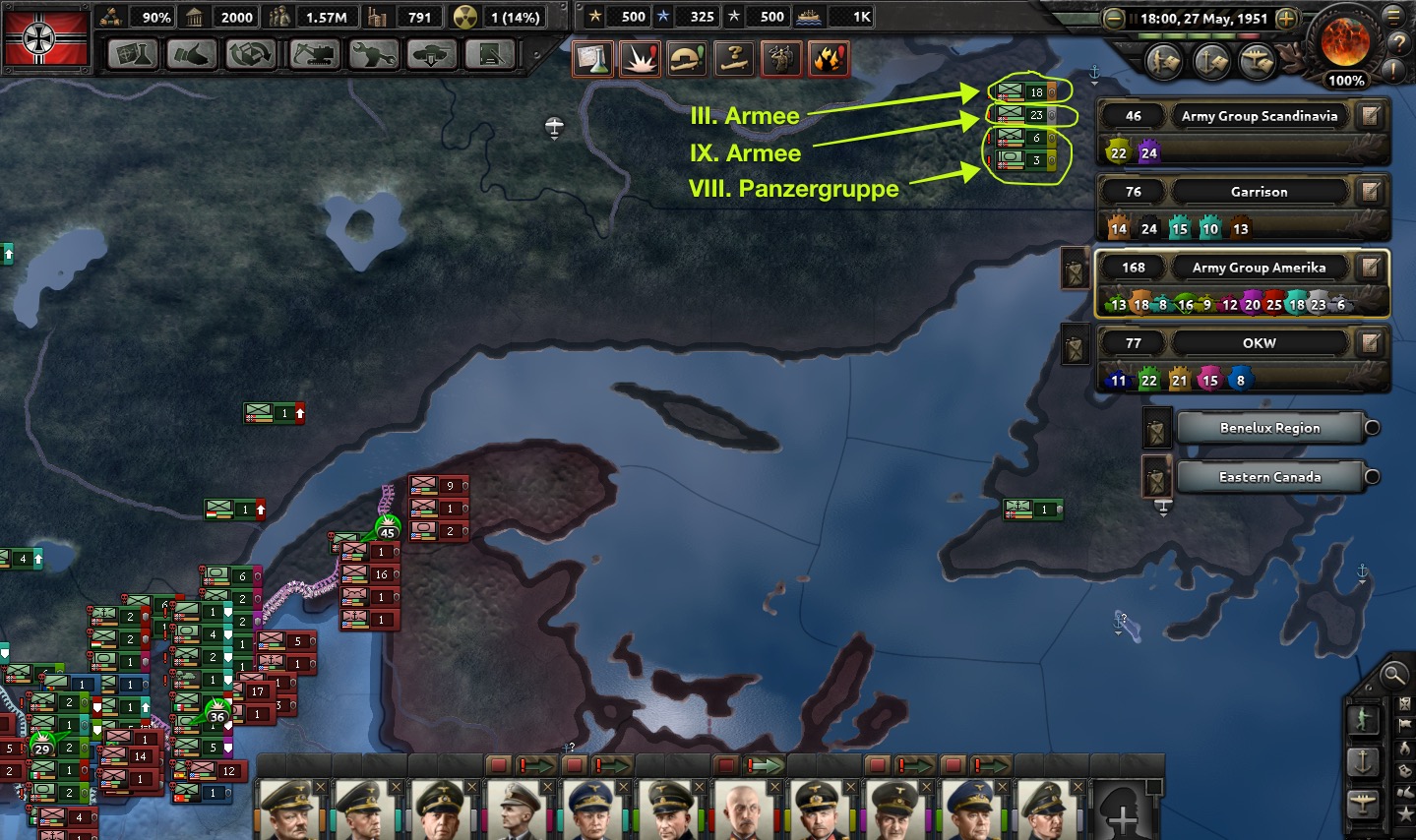Image resolution: width=1416 pixels, height=840 pixels.
Task: Select the OKW army group
Action: (x=1259, y=343)
